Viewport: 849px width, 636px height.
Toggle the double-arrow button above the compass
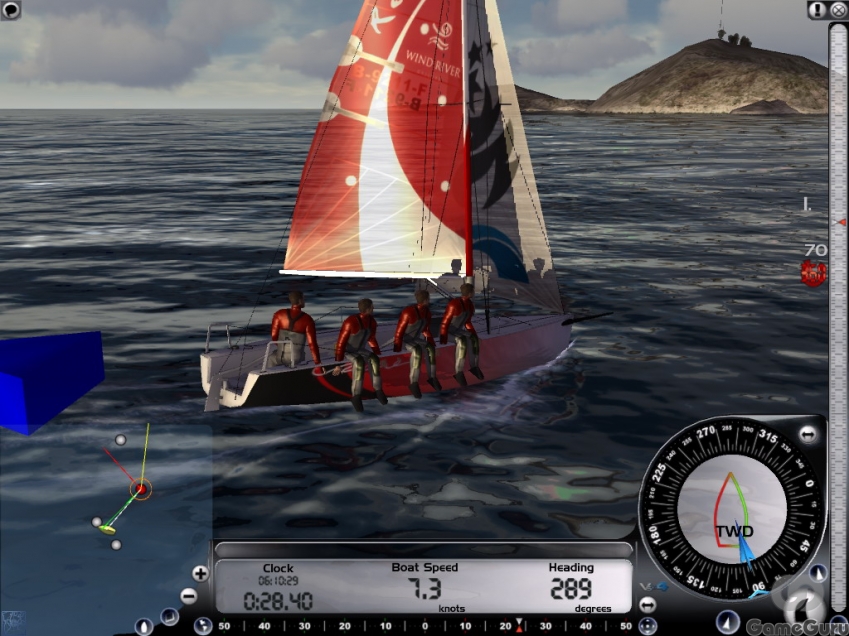[x=808, y=435]
